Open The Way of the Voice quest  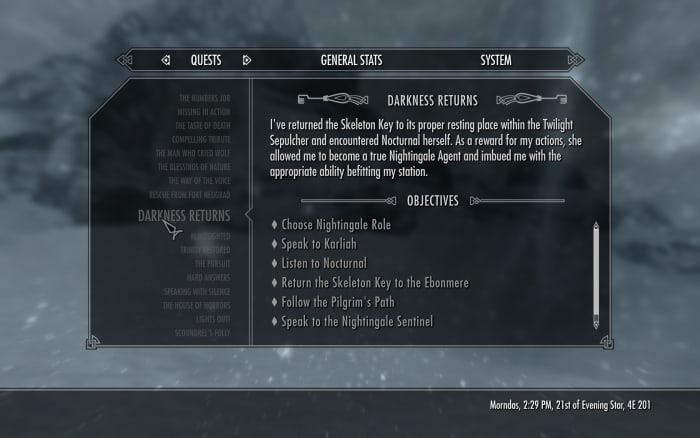(x=197, y=181)
